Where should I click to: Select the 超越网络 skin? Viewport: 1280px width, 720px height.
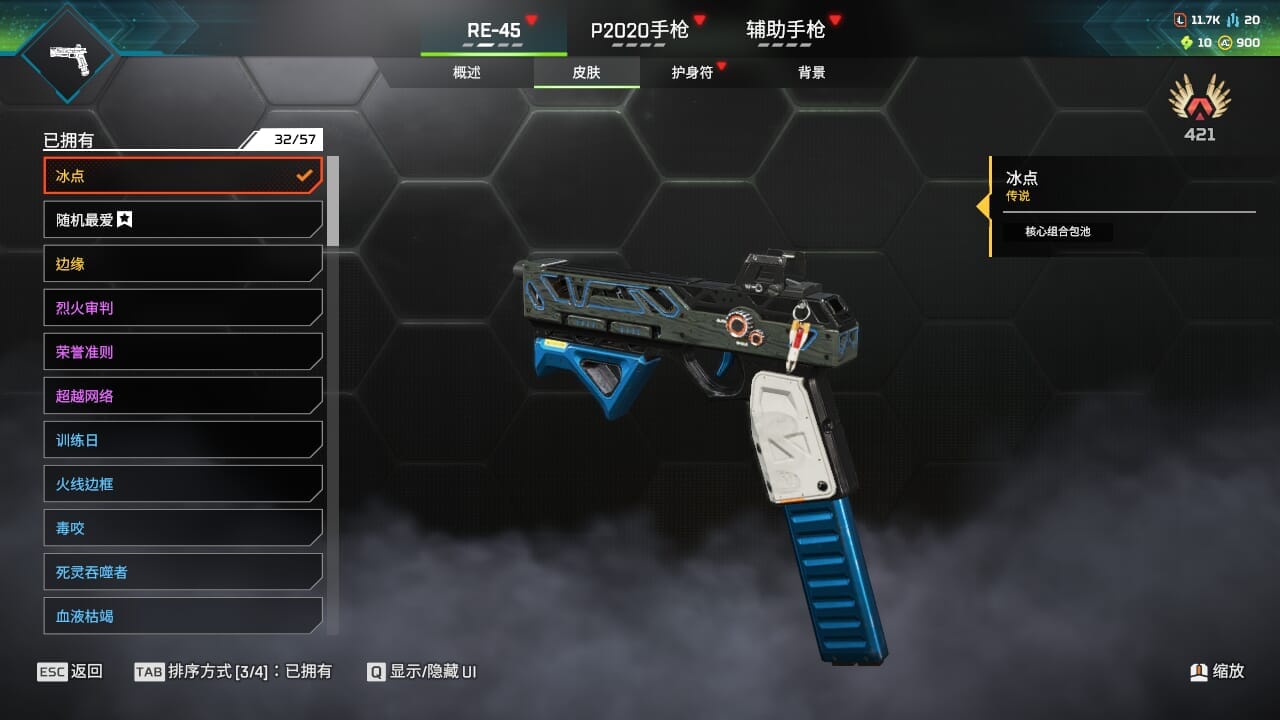183,396
